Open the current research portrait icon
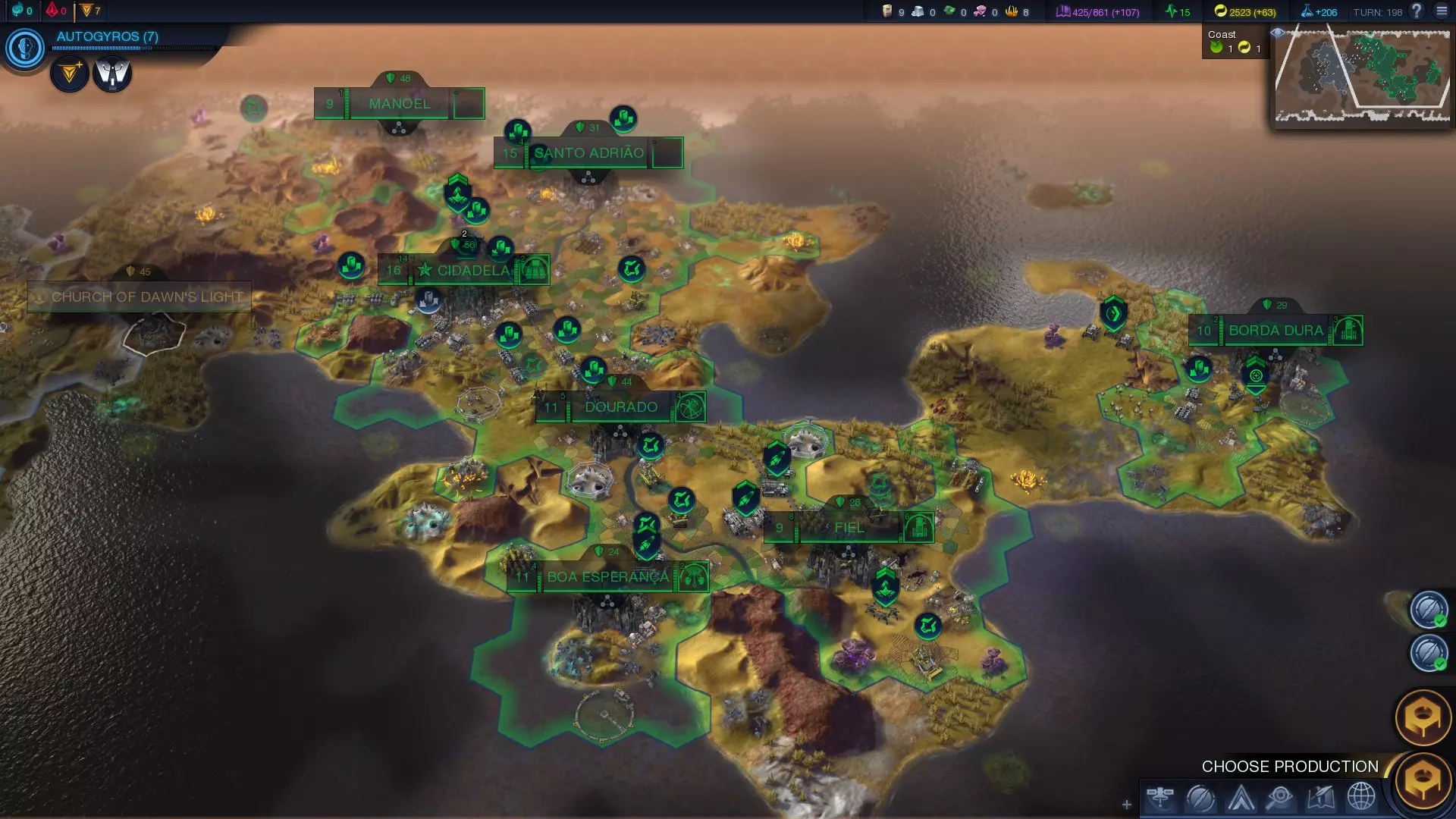This screenshot has height=819, width=1456. (25, 48)
